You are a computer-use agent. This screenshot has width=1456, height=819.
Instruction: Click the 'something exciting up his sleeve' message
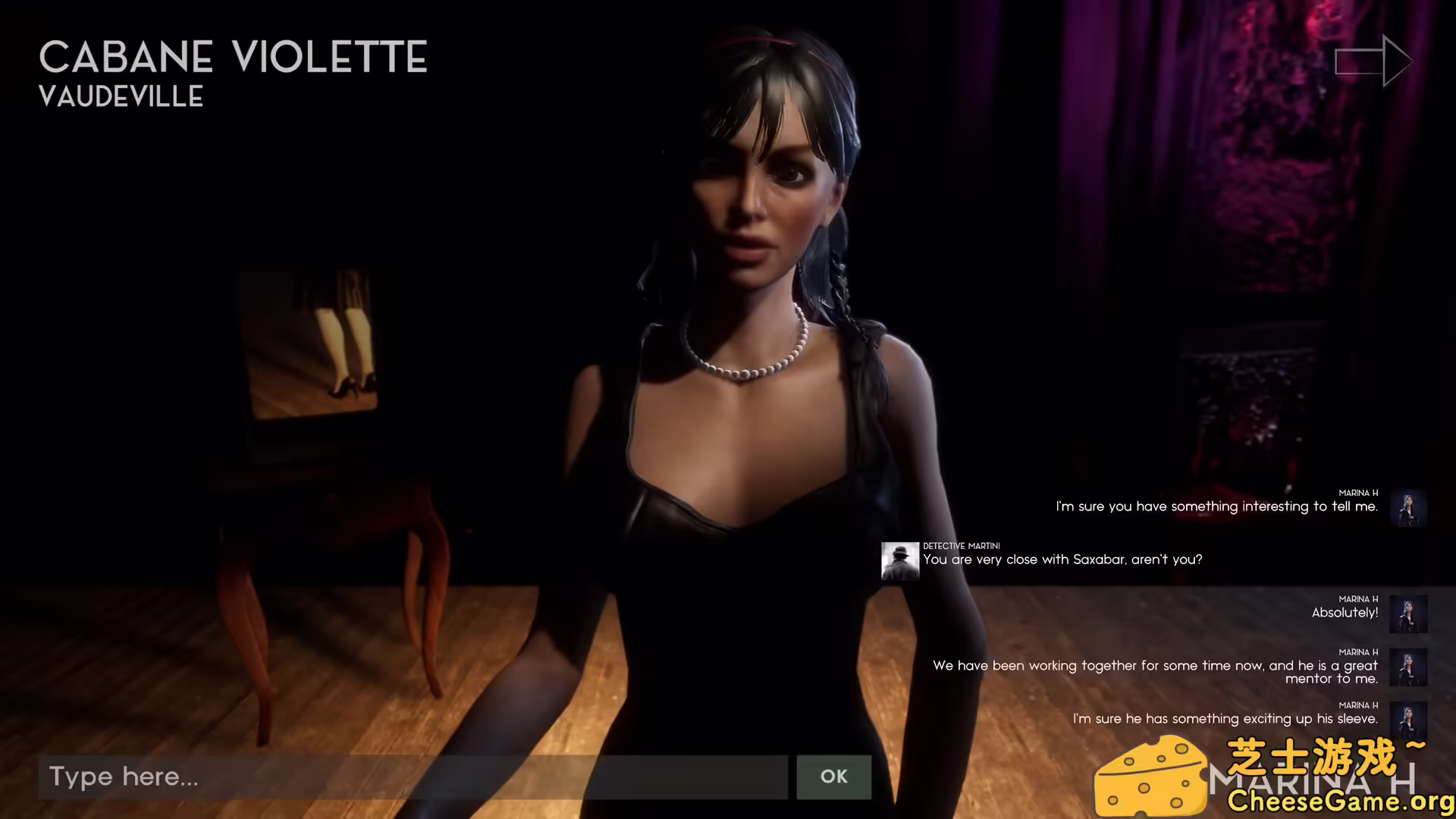click(x=1225, y=718)
